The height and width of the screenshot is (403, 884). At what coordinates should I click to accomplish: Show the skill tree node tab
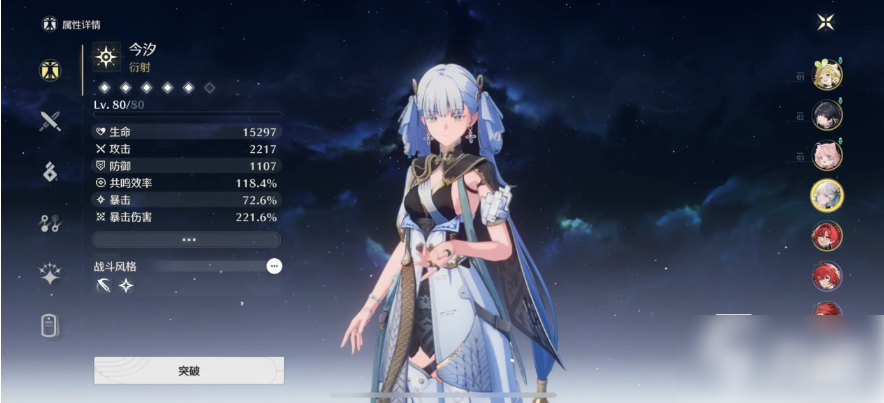point(50,223)
